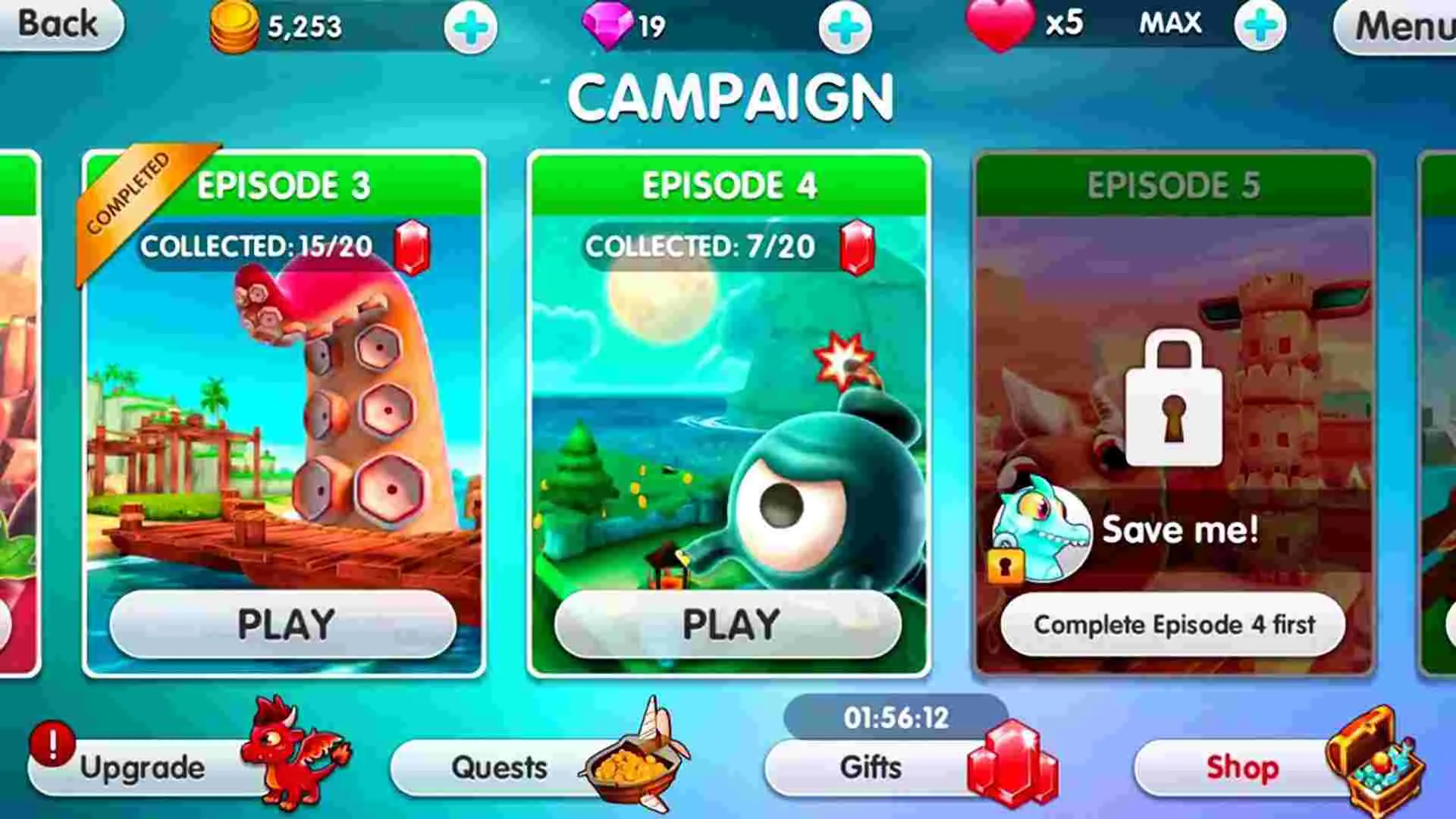Click the red ruby icon on Episode 3 card
Image resolution: width=1456 pixels, height=819 pixels.
tap(413, 246)
